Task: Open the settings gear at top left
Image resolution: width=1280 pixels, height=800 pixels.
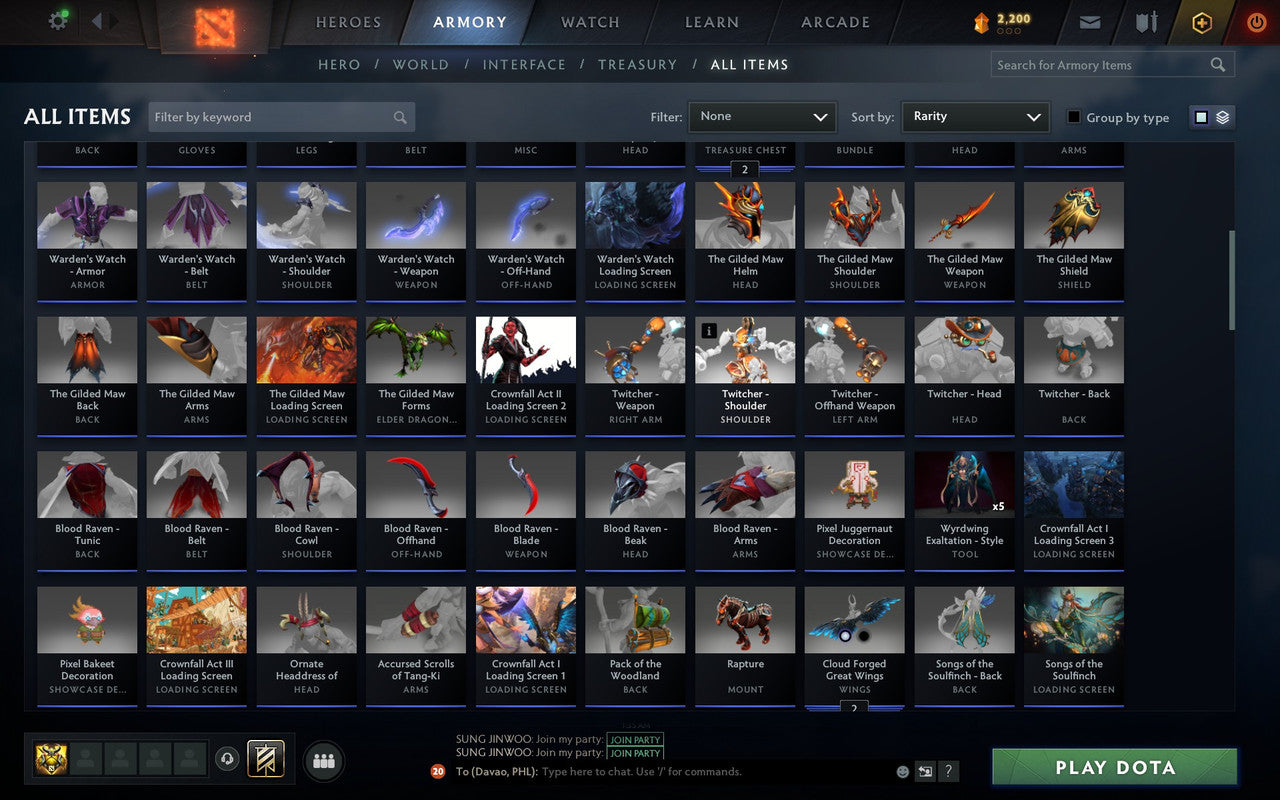Action: pos(57,22)
